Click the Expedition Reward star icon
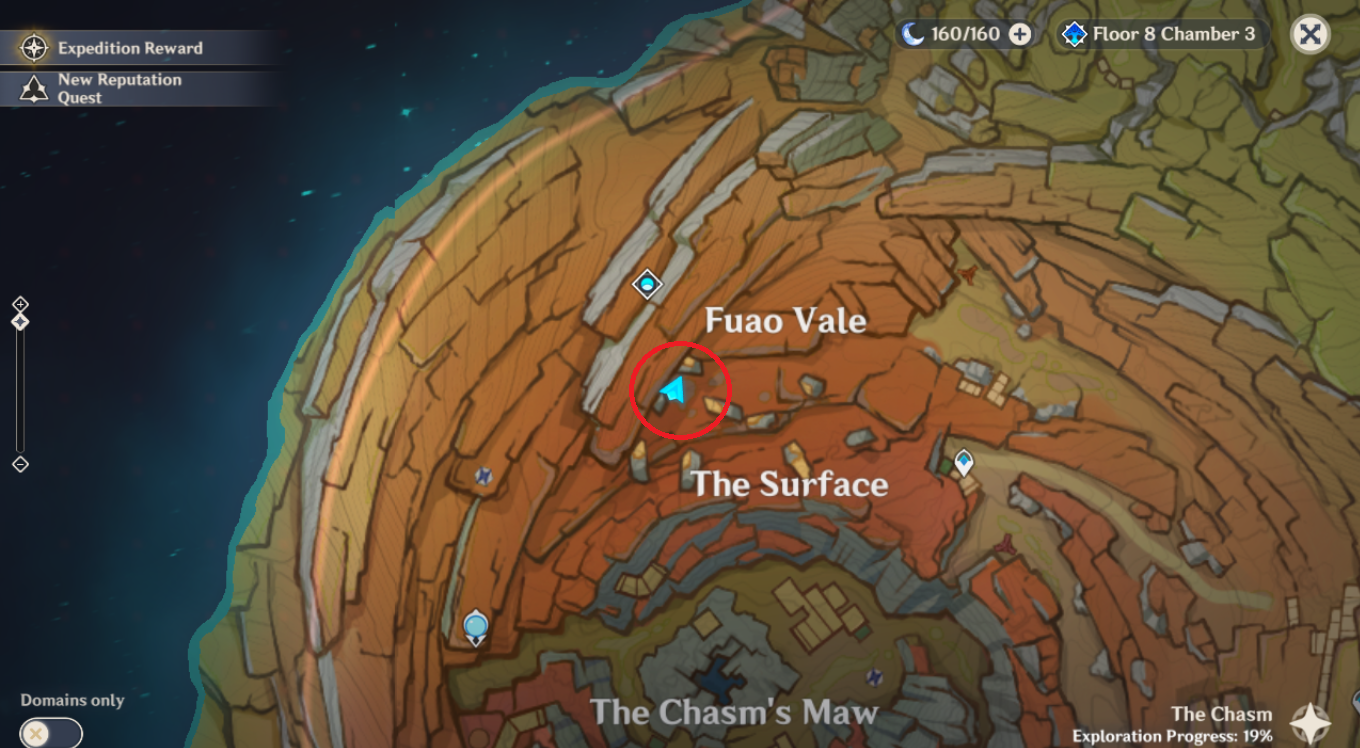Image resolution: width=1360 pixels, height=748 pixels. coord(34,47)
